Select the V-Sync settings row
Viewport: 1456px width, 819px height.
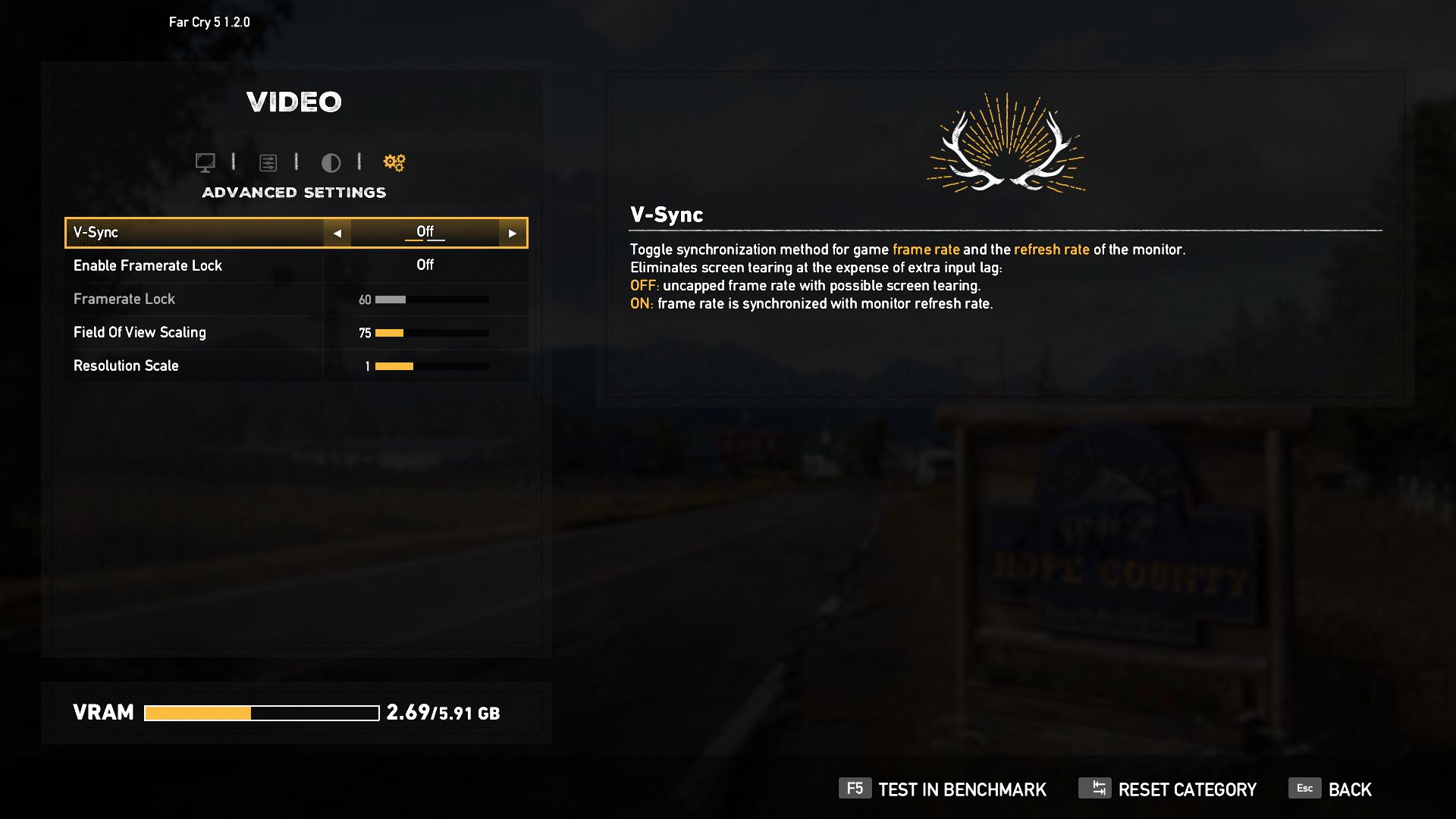(194, 233)
